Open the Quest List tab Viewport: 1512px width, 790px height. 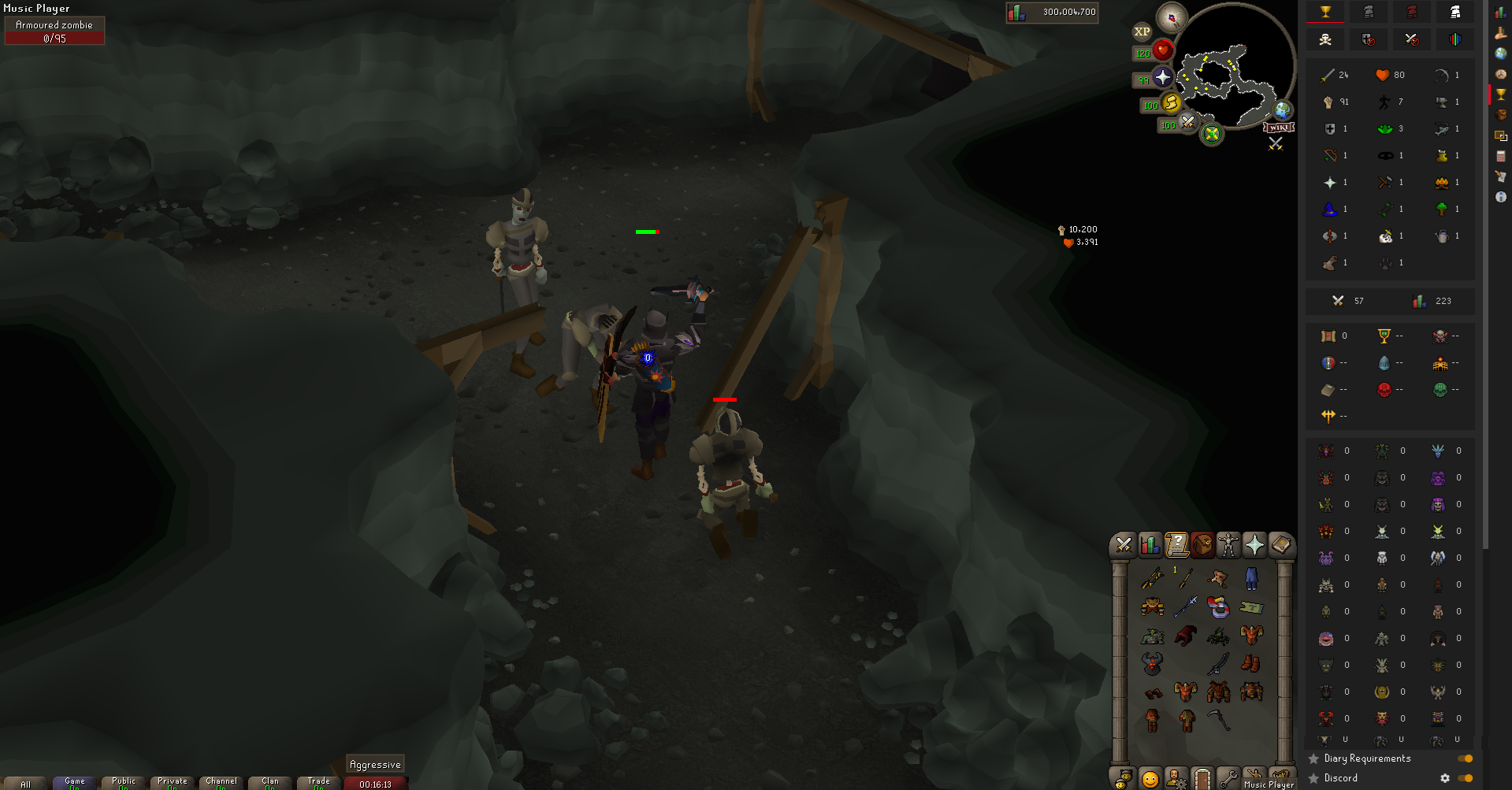click(1176, 545)
